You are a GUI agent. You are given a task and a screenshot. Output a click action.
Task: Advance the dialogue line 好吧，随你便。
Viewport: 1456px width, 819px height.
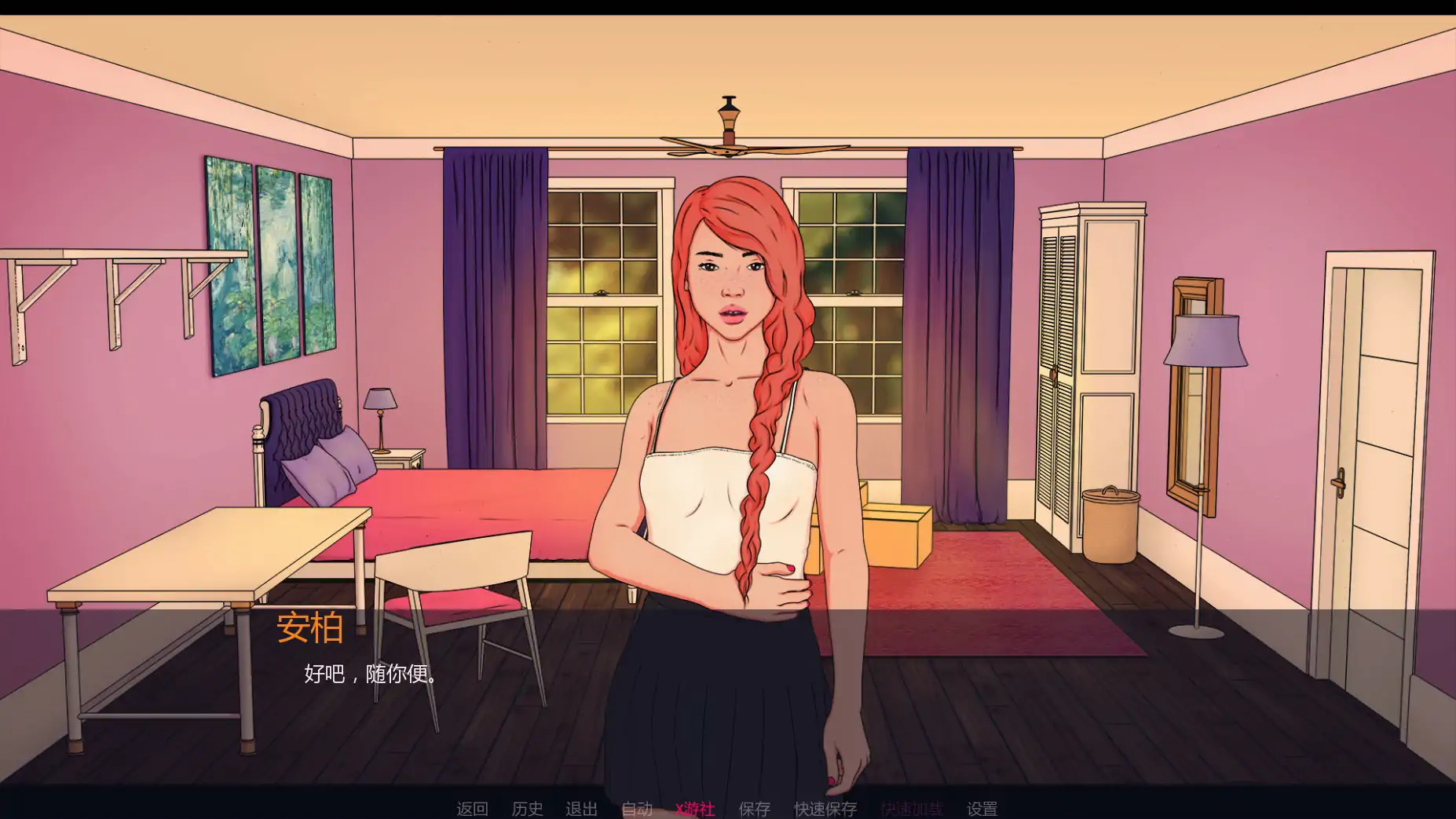(x=371, y=674)
